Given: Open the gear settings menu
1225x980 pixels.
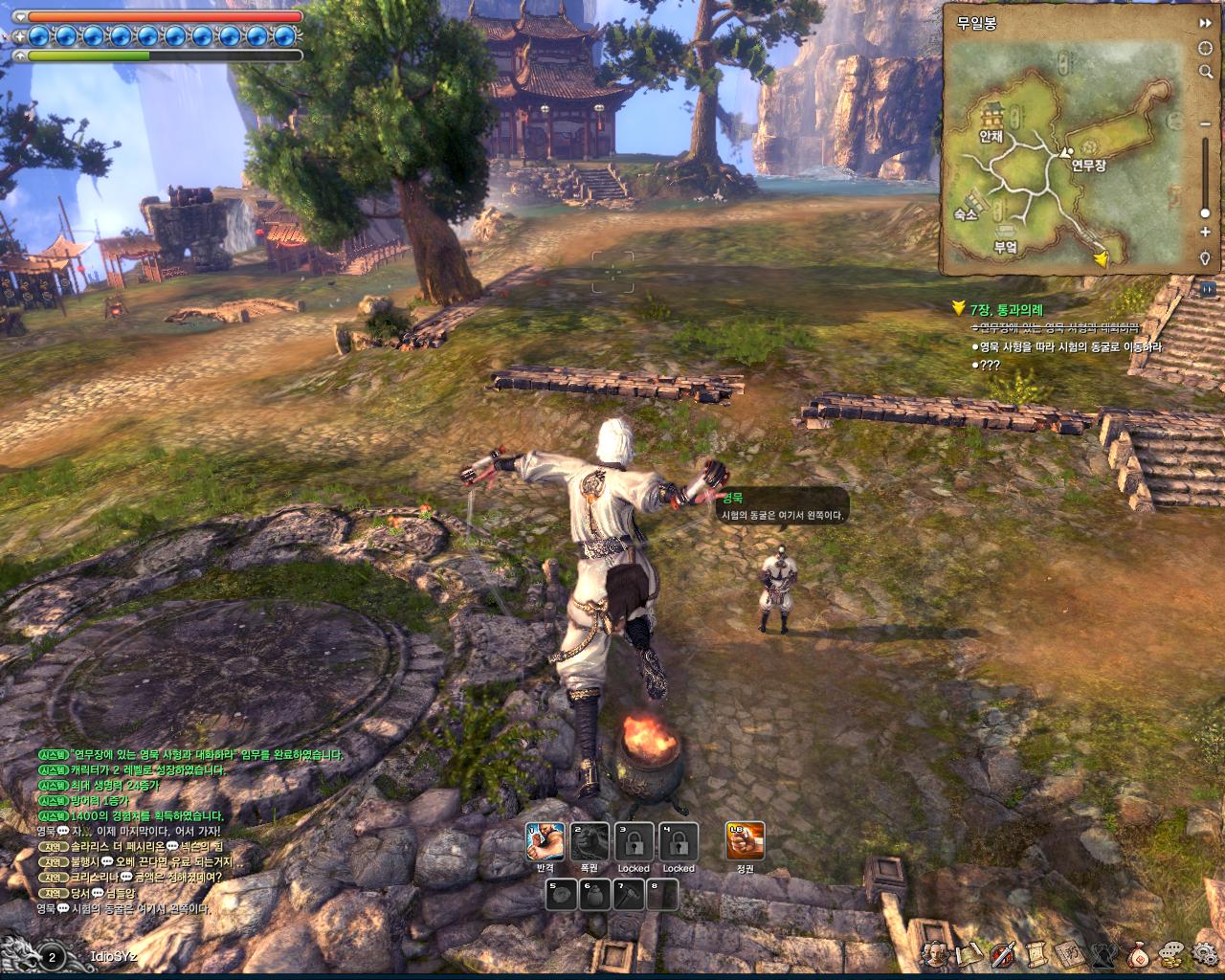Looking at the screenshot, I should point(1204,953).
